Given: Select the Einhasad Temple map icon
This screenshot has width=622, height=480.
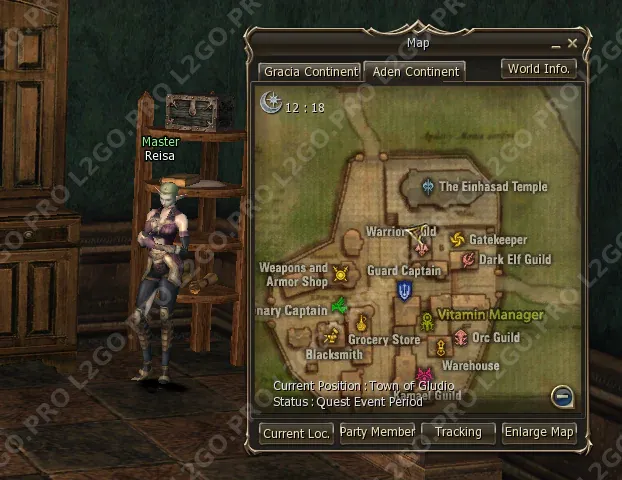Looking at the screenshot, I should pyautogui.click(x=428, y=186).
